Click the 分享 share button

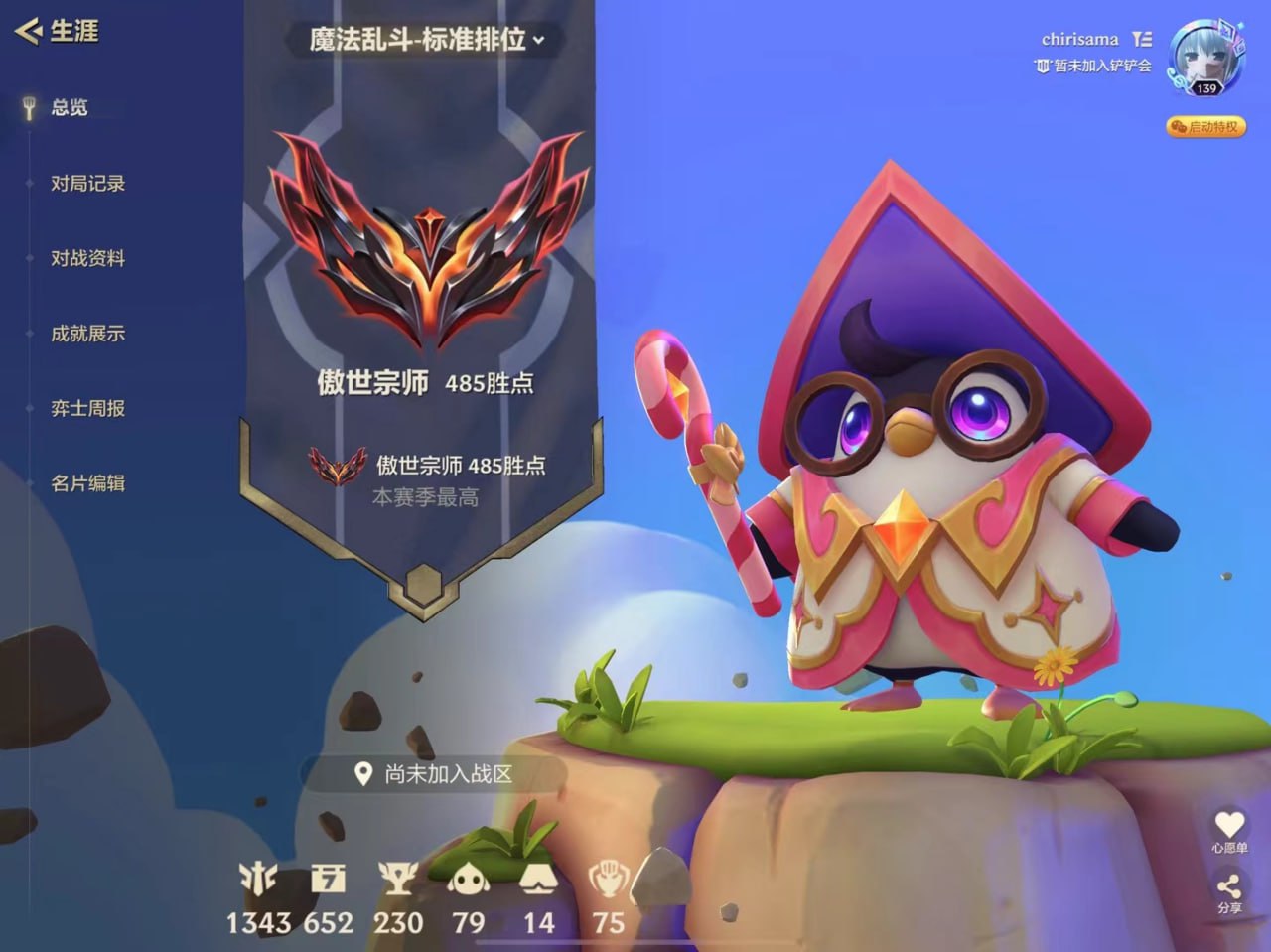pyautogui.click(x=1229, y=890)
